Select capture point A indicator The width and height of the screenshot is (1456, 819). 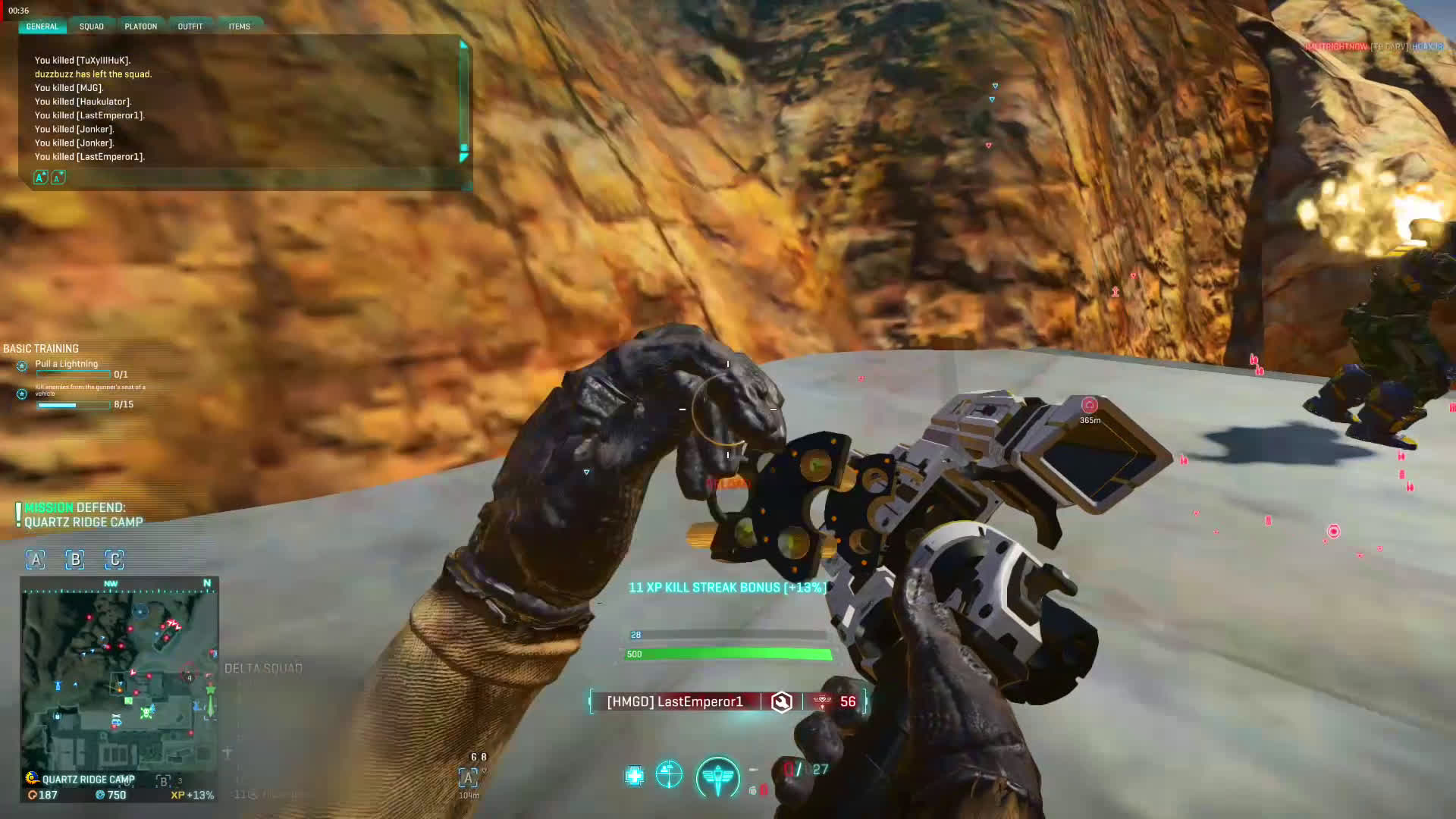[x=36, y=560]
